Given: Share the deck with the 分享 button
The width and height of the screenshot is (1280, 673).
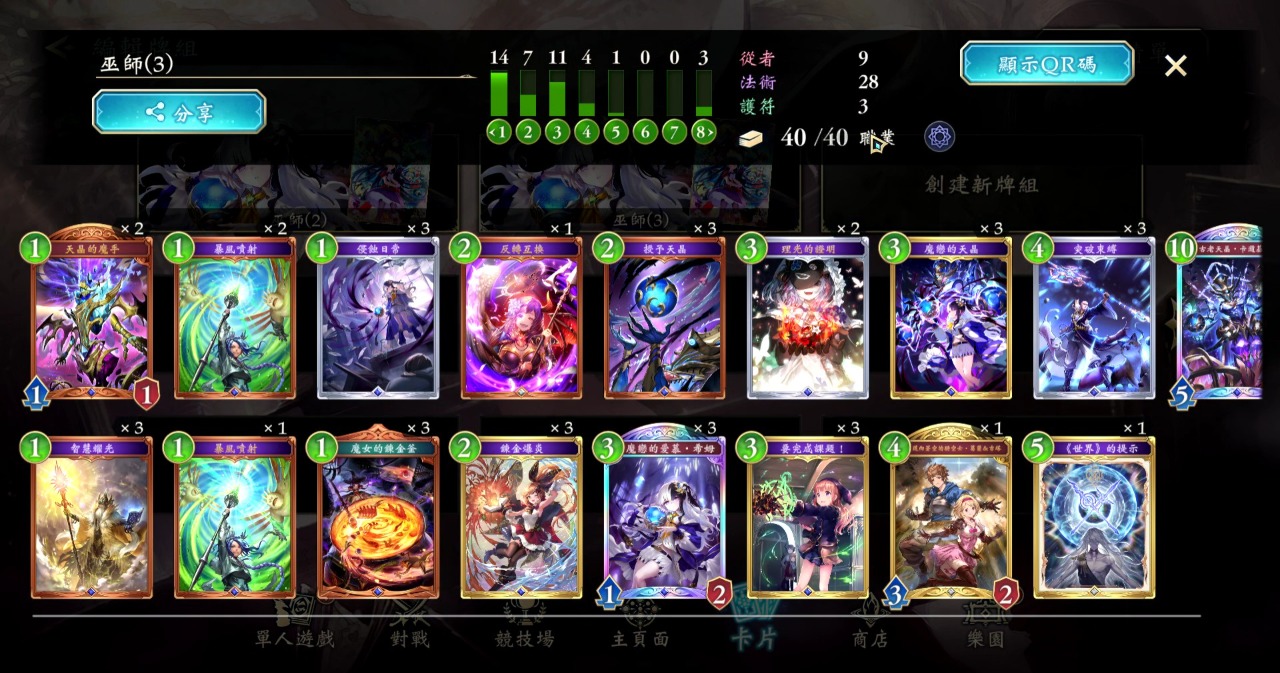Looking at the screenshot, I should (179, 112).
